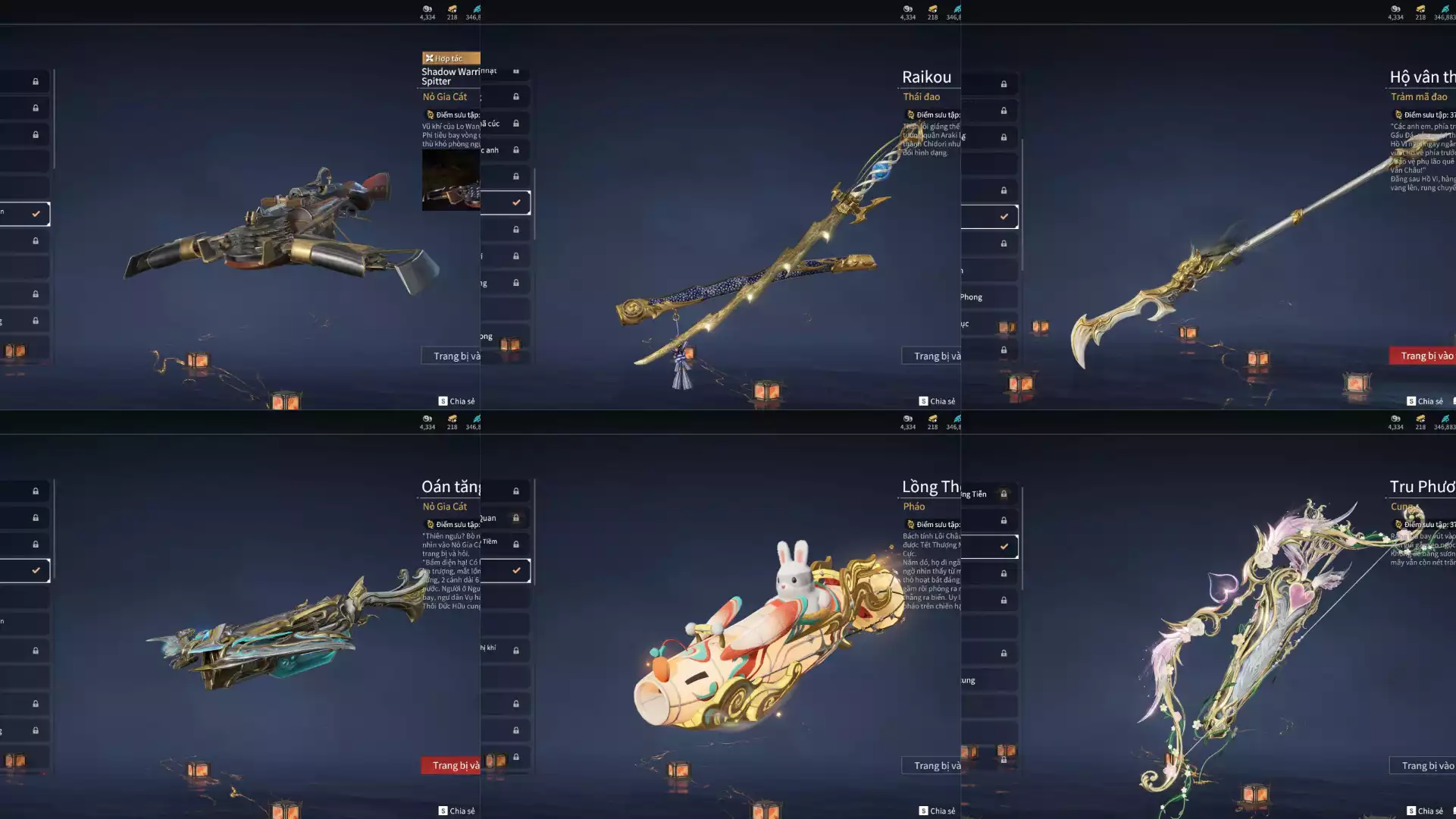This screenshot has width=1456, height=819.
Task: Click the Shadow Warrior Spitter preview thumbnail
Action: click(x=450, y=180)
